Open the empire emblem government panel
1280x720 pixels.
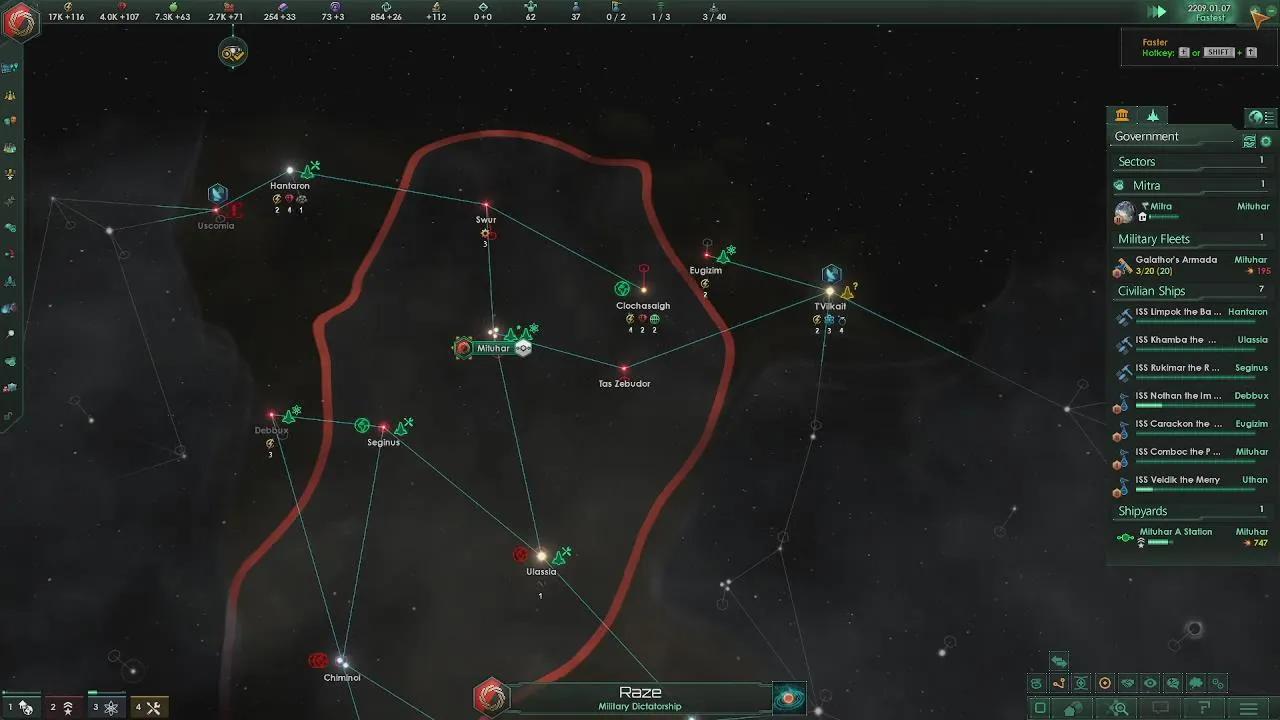click(x=20, y=20)
